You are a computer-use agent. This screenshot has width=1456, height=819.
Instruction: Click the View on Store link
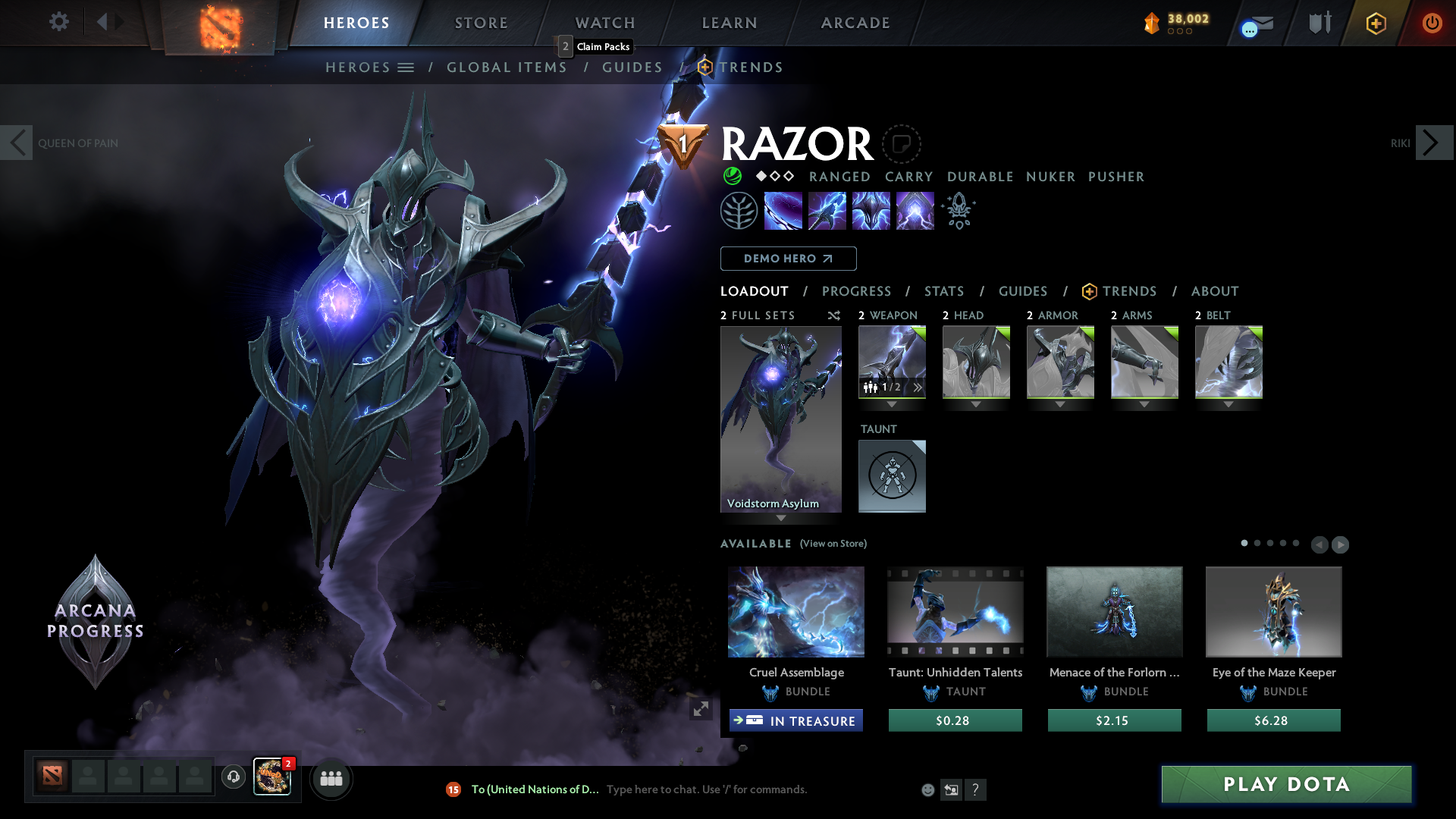pos(833,544)
